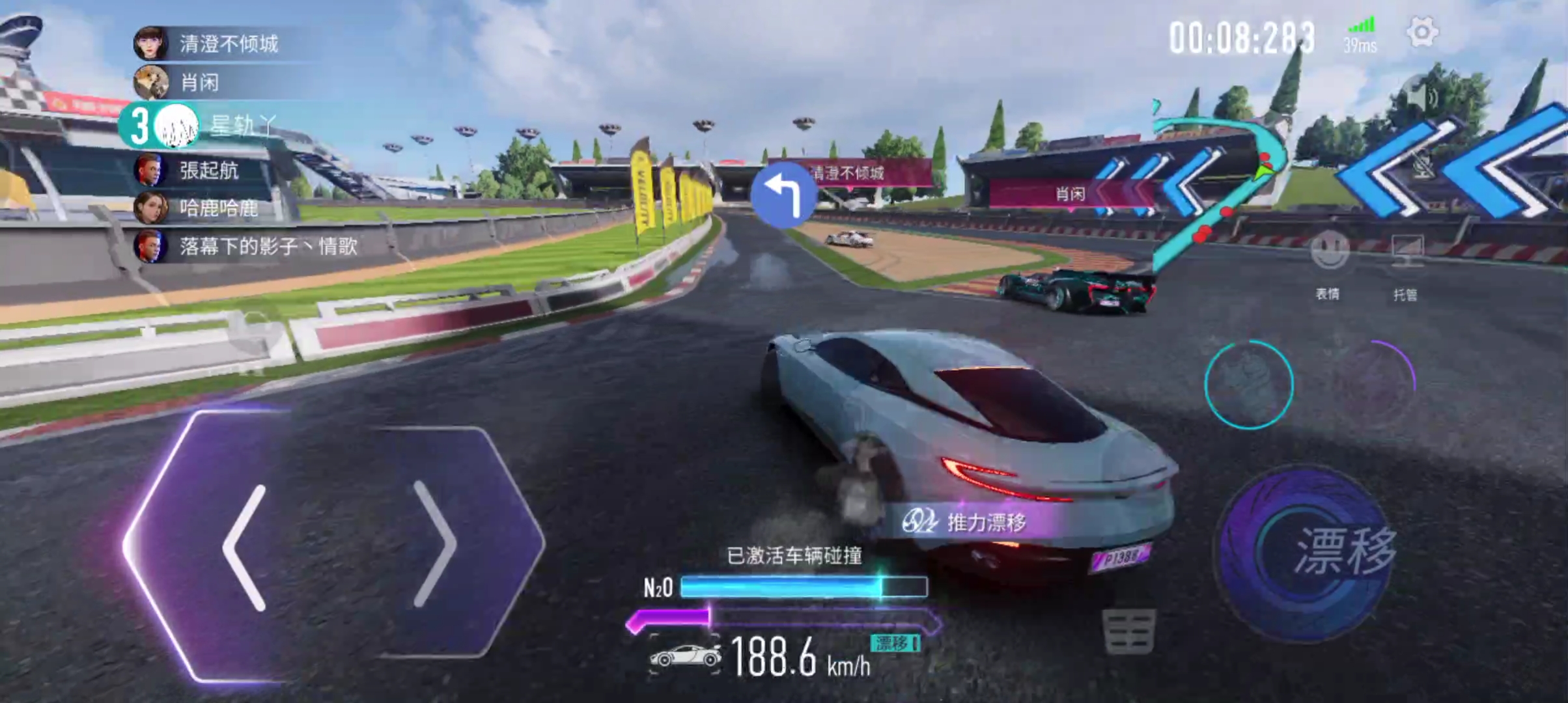The image size is (1568, 703).
Task: Select player 清澄不倾城 in ranking list
Action: 228,44
